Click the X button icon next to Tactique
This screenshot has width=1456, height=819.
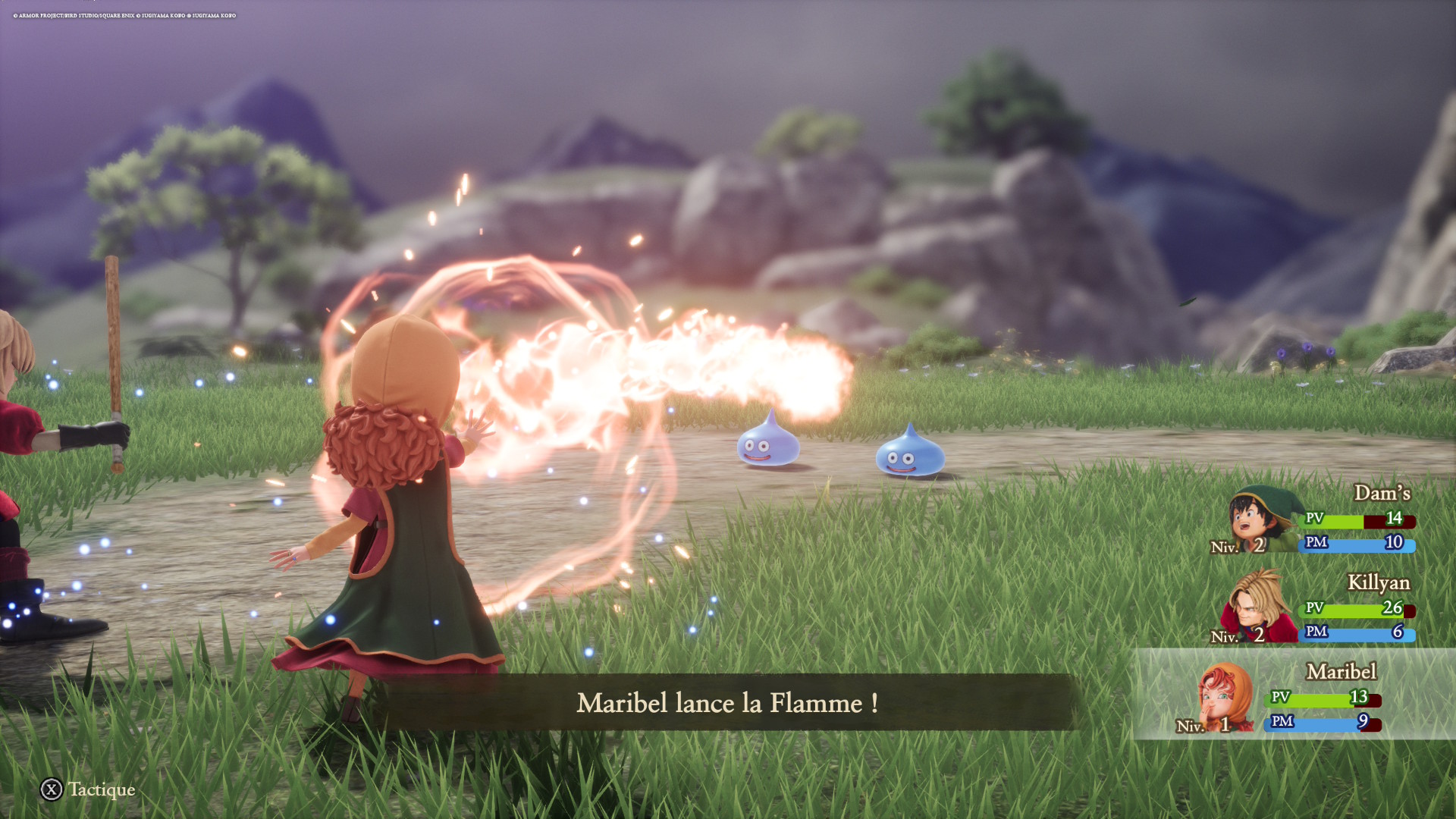(50, 789)
